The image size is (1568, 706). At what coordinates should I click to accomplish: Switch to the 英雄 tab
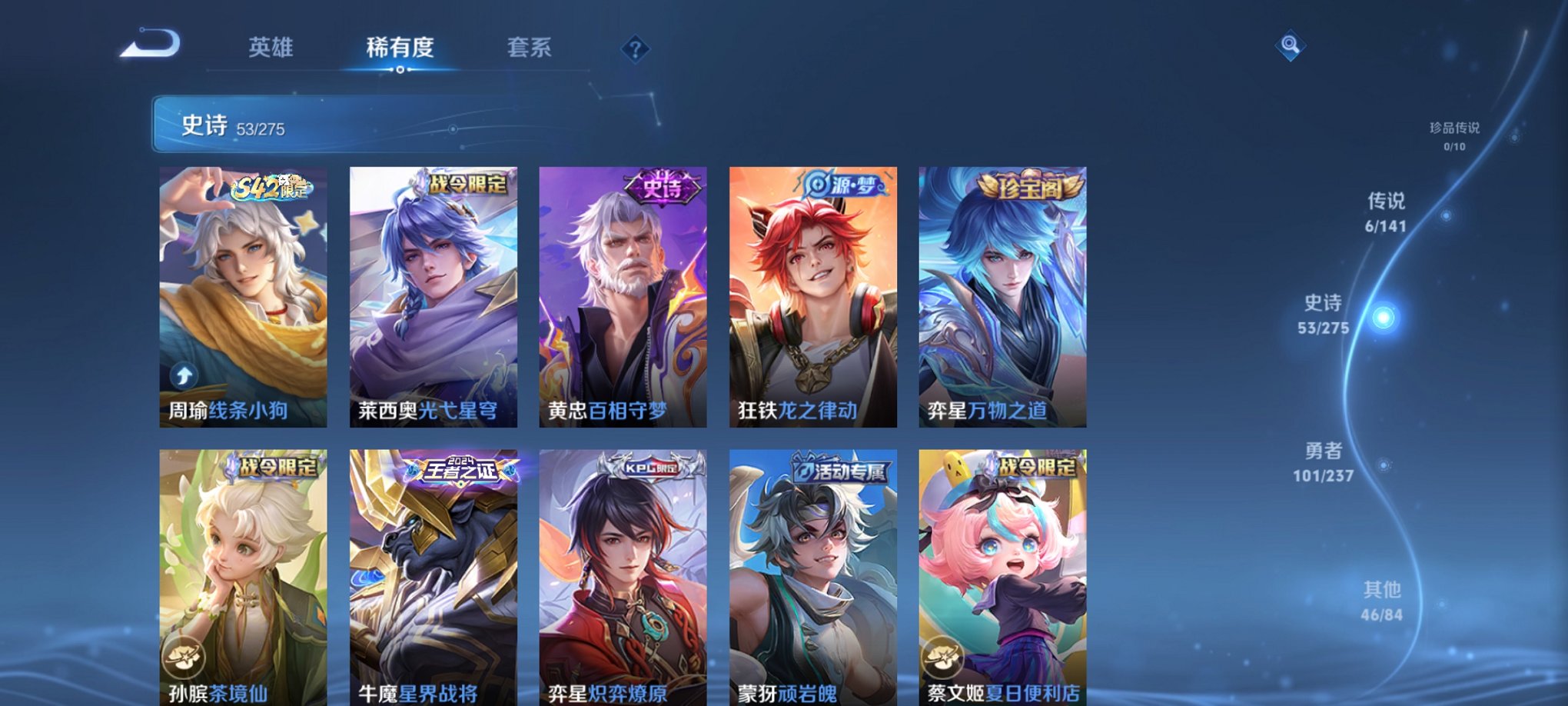point(273,48)
